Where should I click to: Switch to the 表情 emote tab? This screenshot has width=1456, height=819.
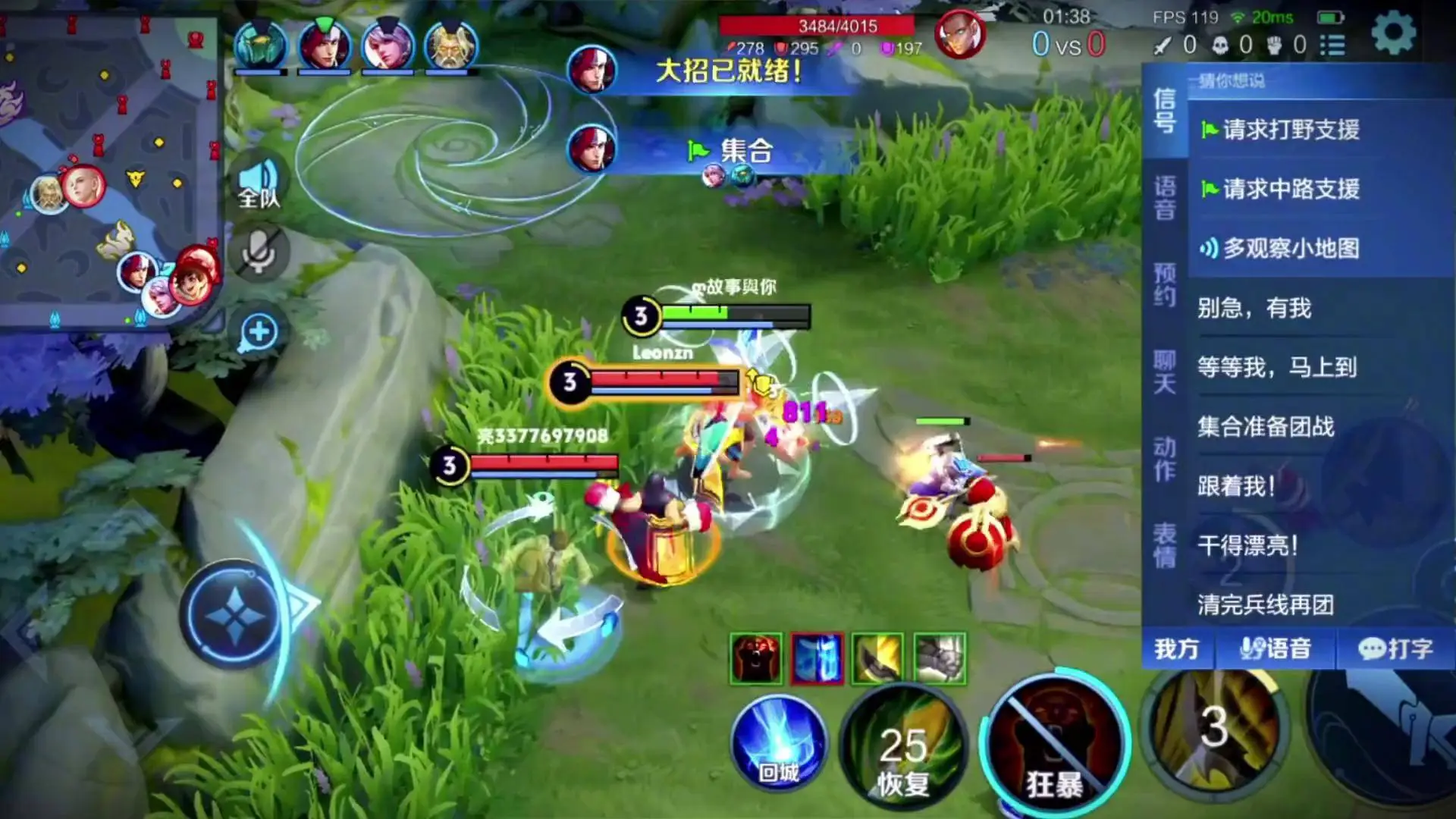point(1165,545)
